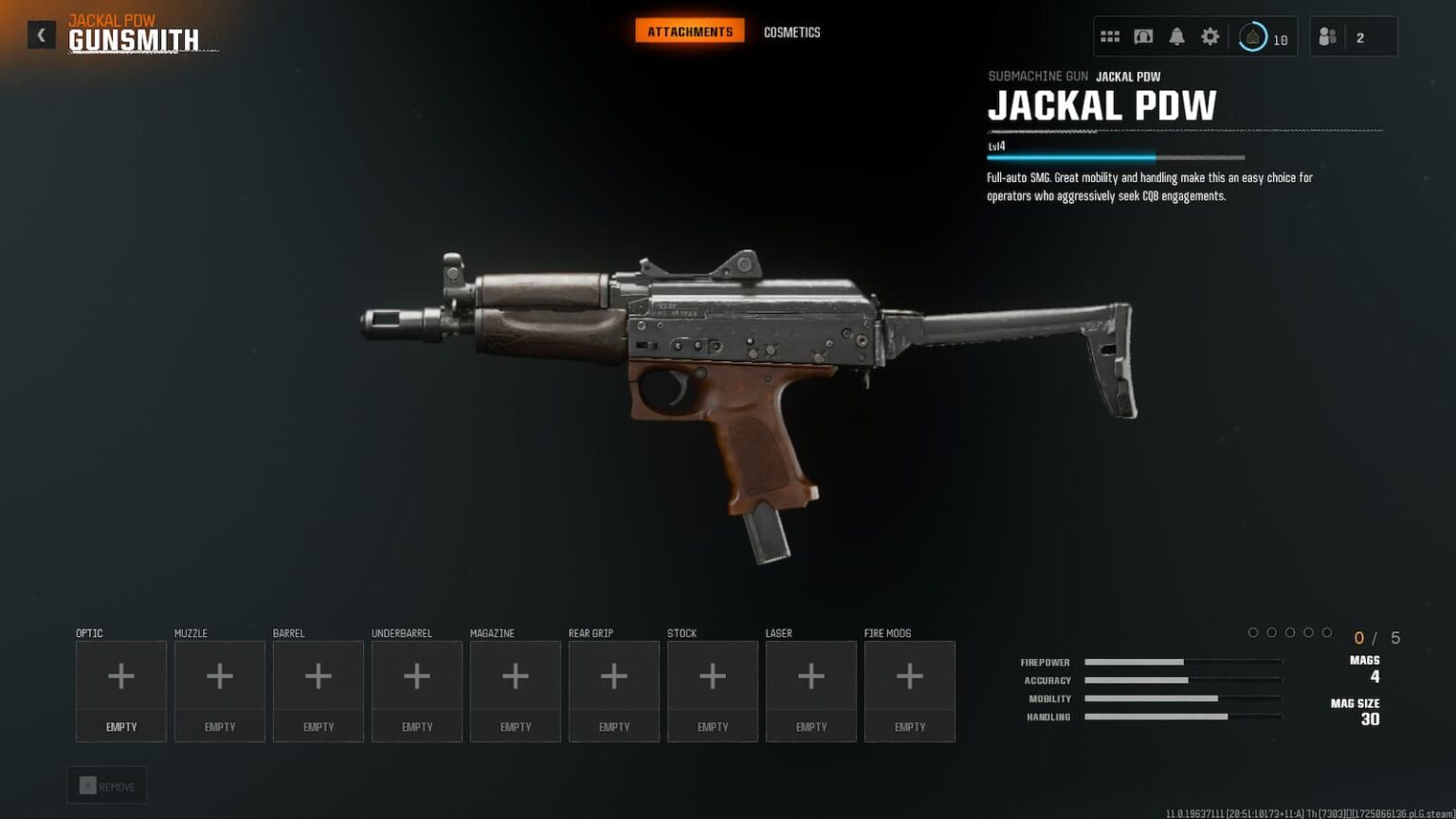This screenshot has width=1456, height=819.
Task: Choose the Rear Grip attachment slot
Action: pyautogui.click(x=614, y=690)
